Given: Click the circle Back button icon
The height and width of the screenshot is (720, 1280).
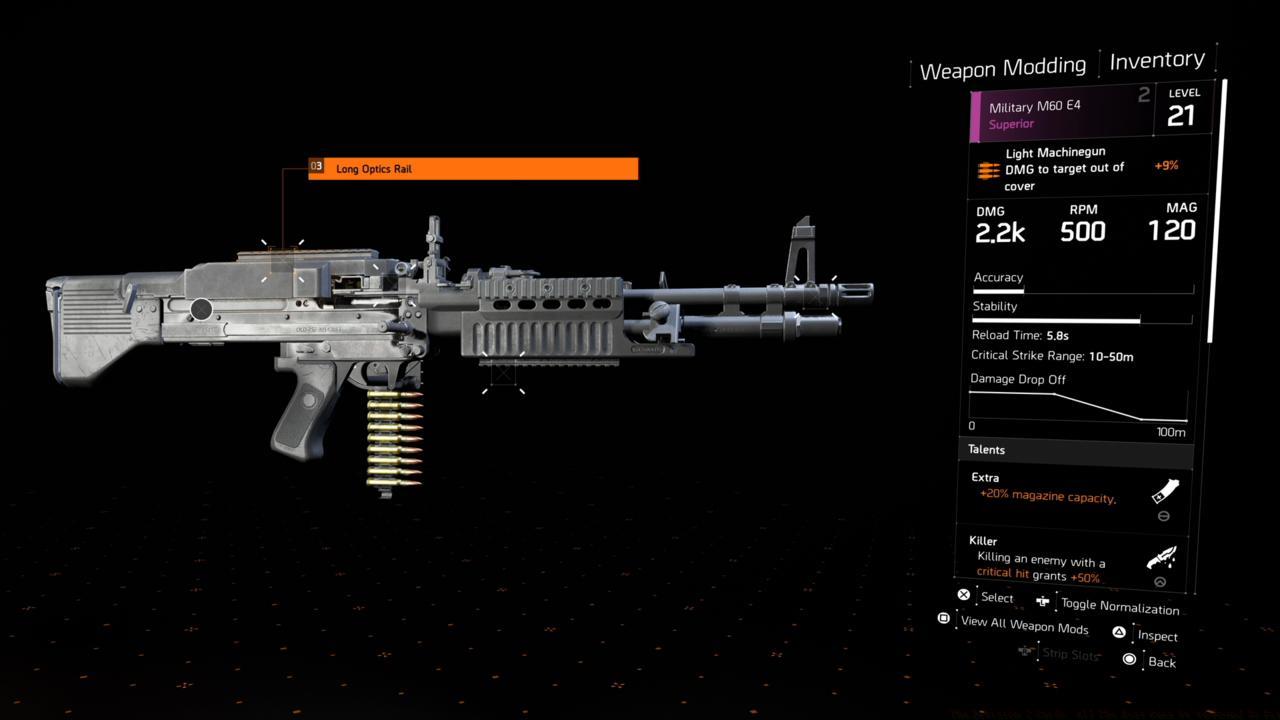Looking at the screenshot, I should (1131, 660).
